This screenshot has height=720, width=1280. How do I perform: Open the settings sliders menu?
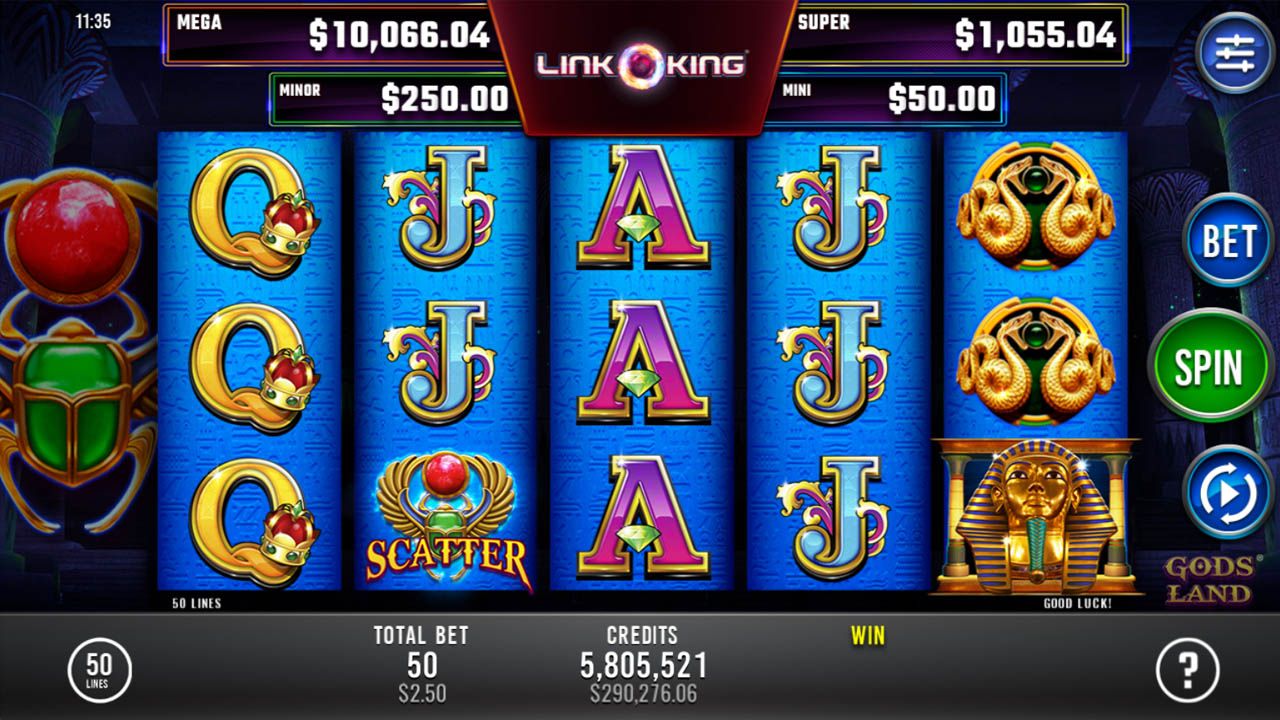pos(1234,52)
